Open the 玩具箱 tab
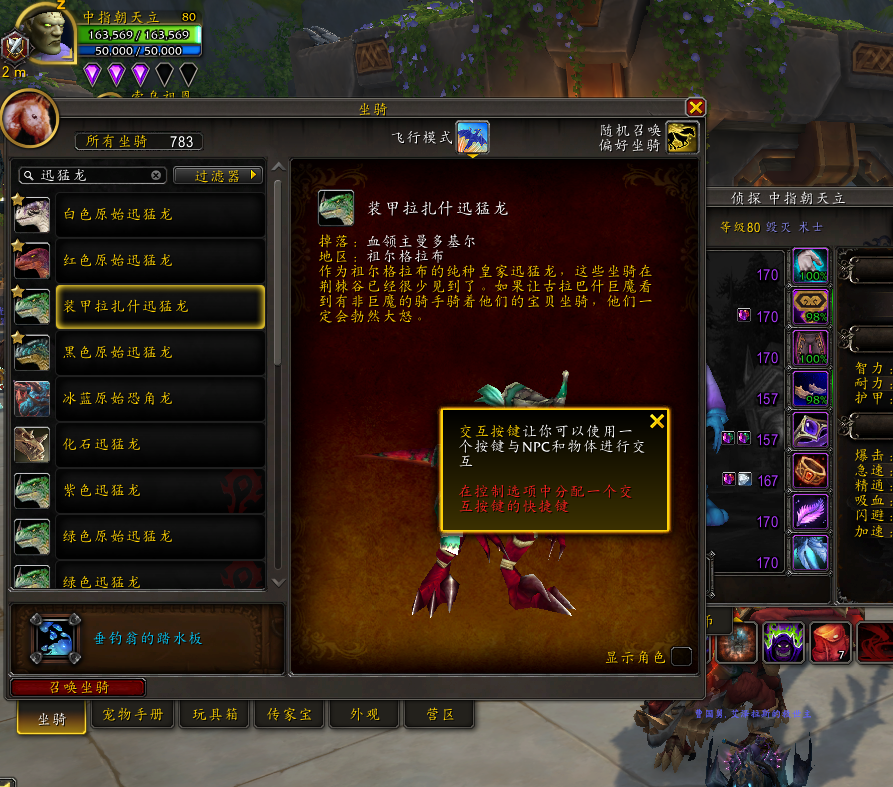Viewport: 893px width, 787px height. click(214, 715)
